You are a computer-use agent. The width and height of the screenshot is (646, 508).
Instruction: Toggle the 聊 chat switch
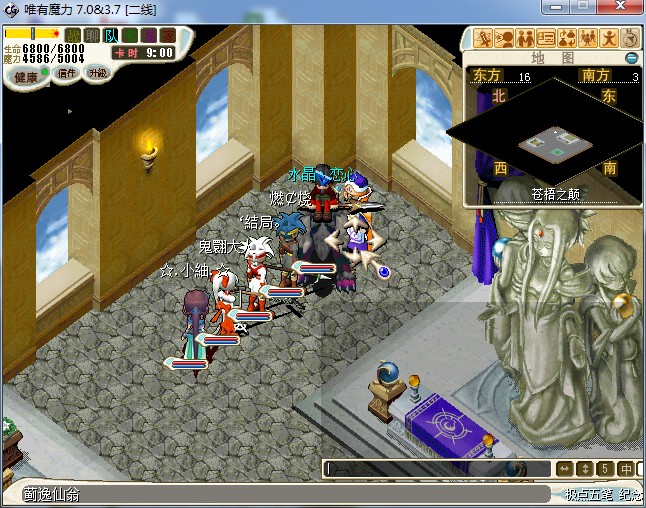click(x=91, y=35)
